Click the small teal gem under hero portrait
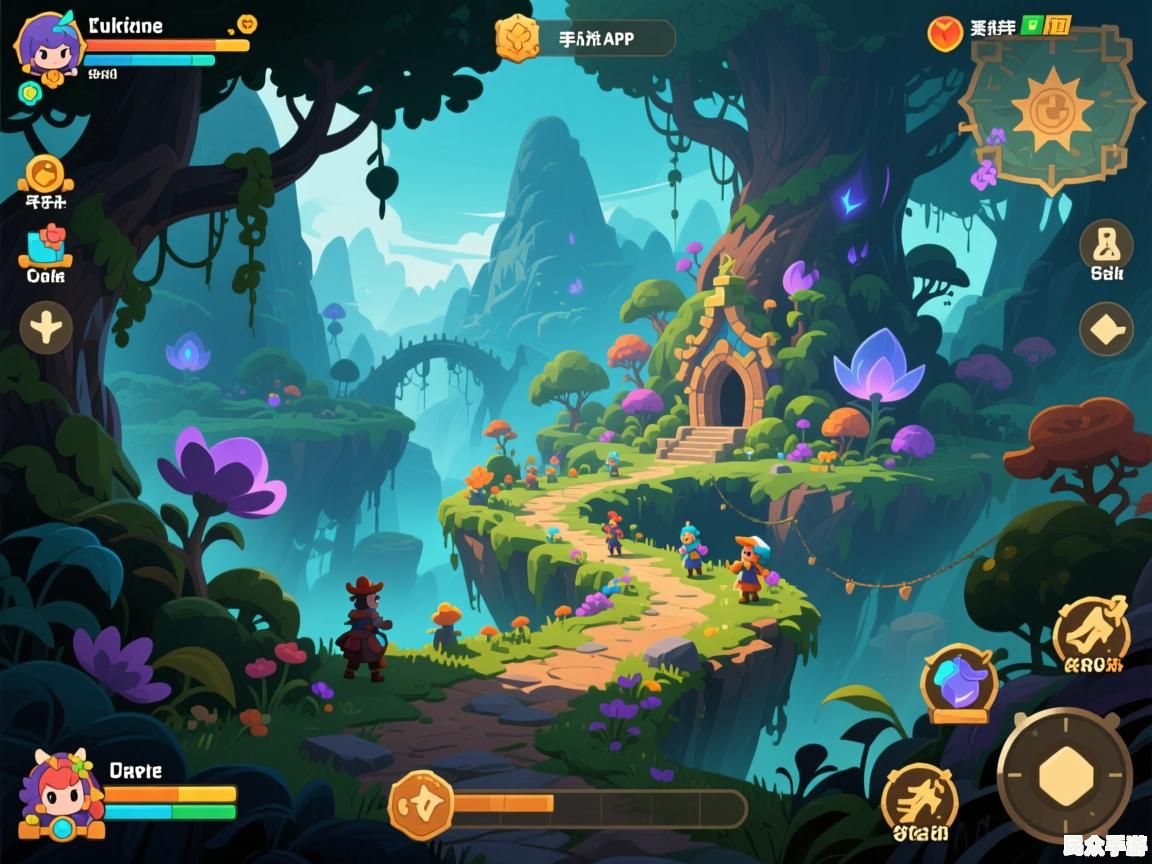Screen dimensions: 1152x864 point(29,93)
